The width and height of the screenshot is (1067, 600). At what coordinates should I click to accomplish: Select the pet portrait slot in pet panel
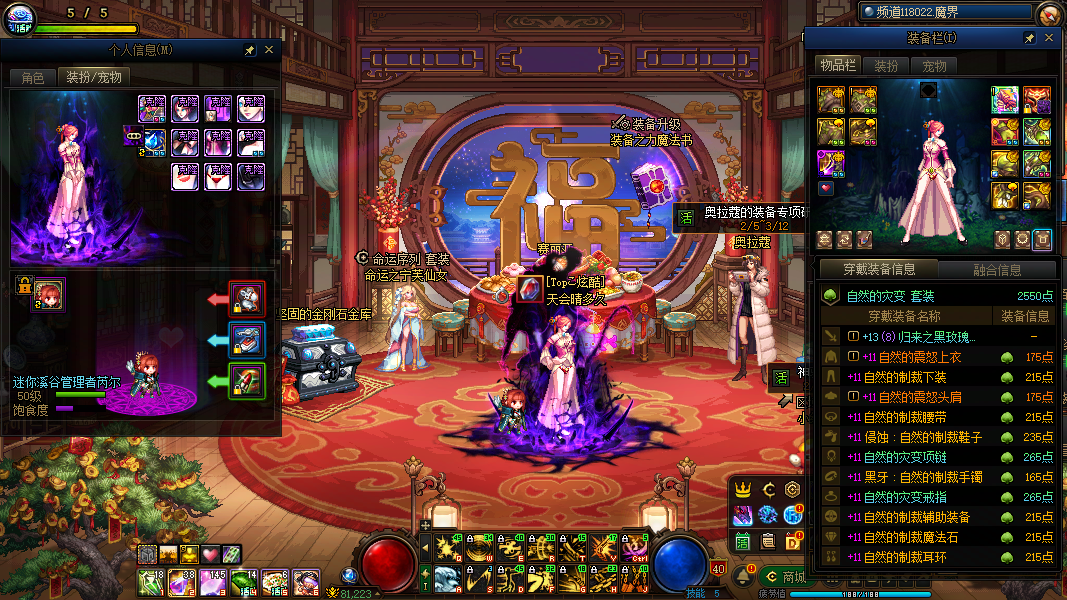(48, 295)
